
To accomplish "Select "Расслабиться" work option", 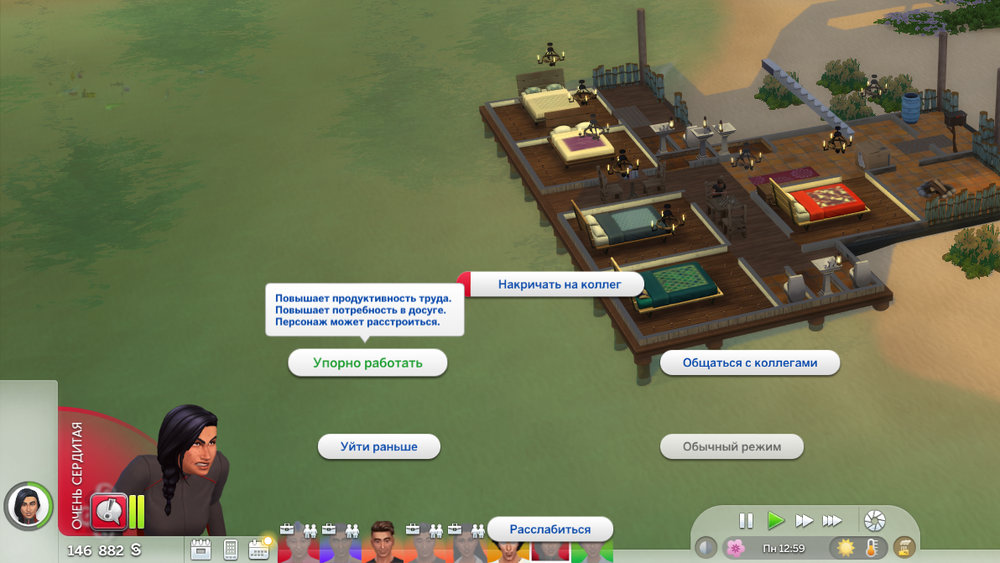I will pyautogui.click(x=549, y=529).
